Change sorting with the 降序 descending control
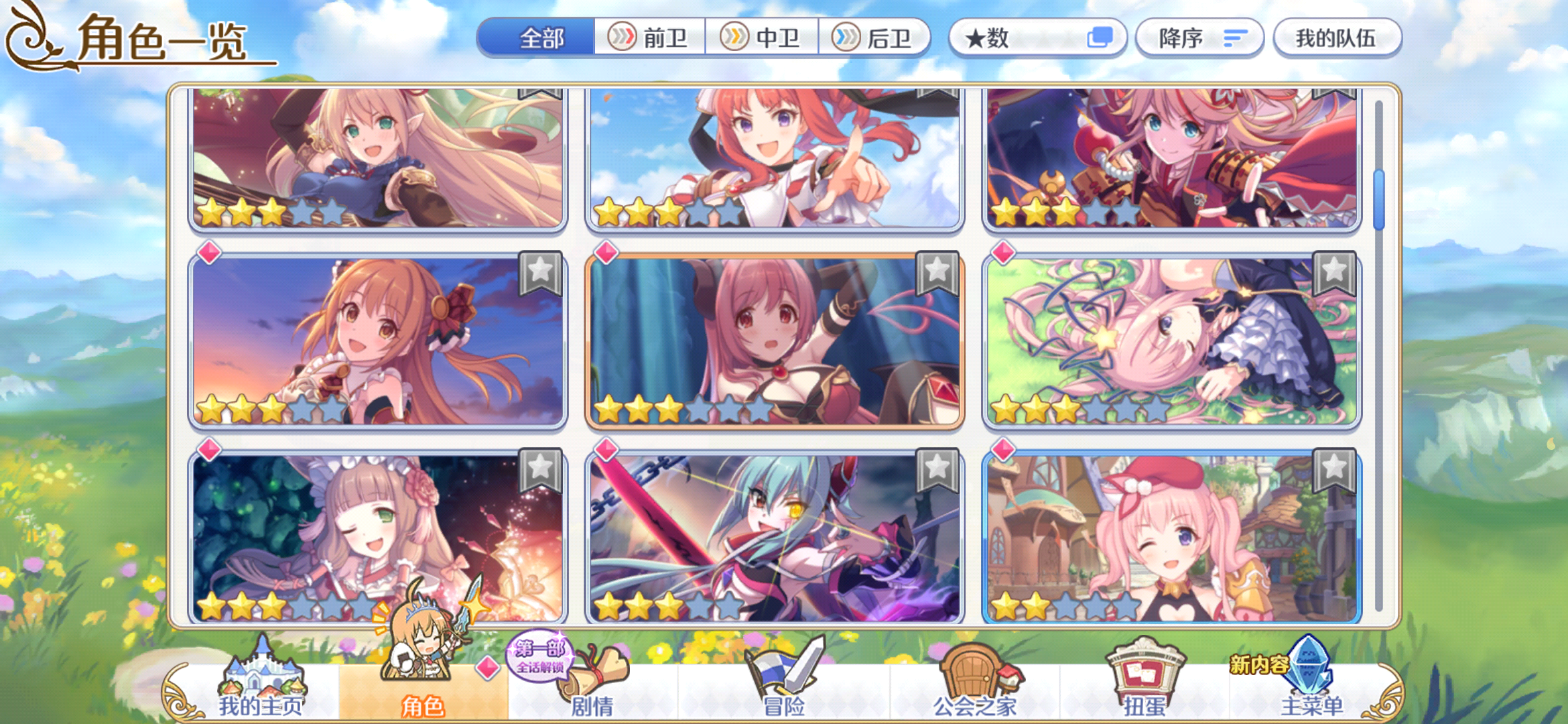 1199,38
